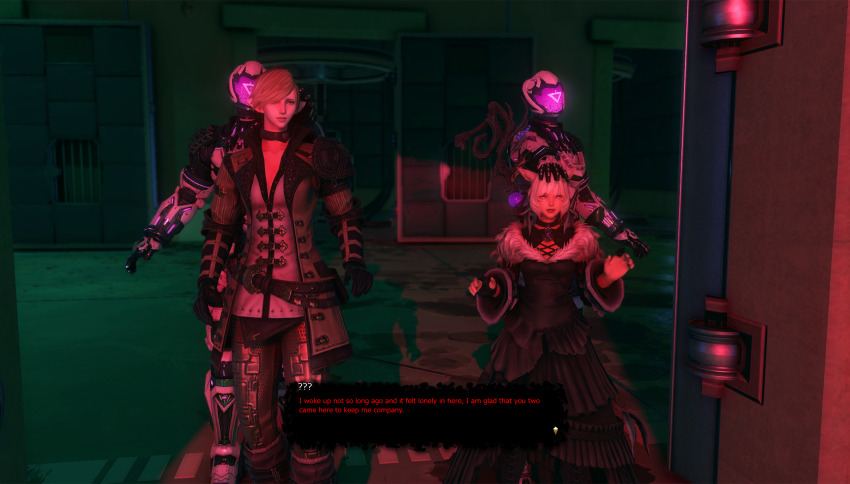
Task: Click the dialogue advance arrow icon
Action: point(555,429)
